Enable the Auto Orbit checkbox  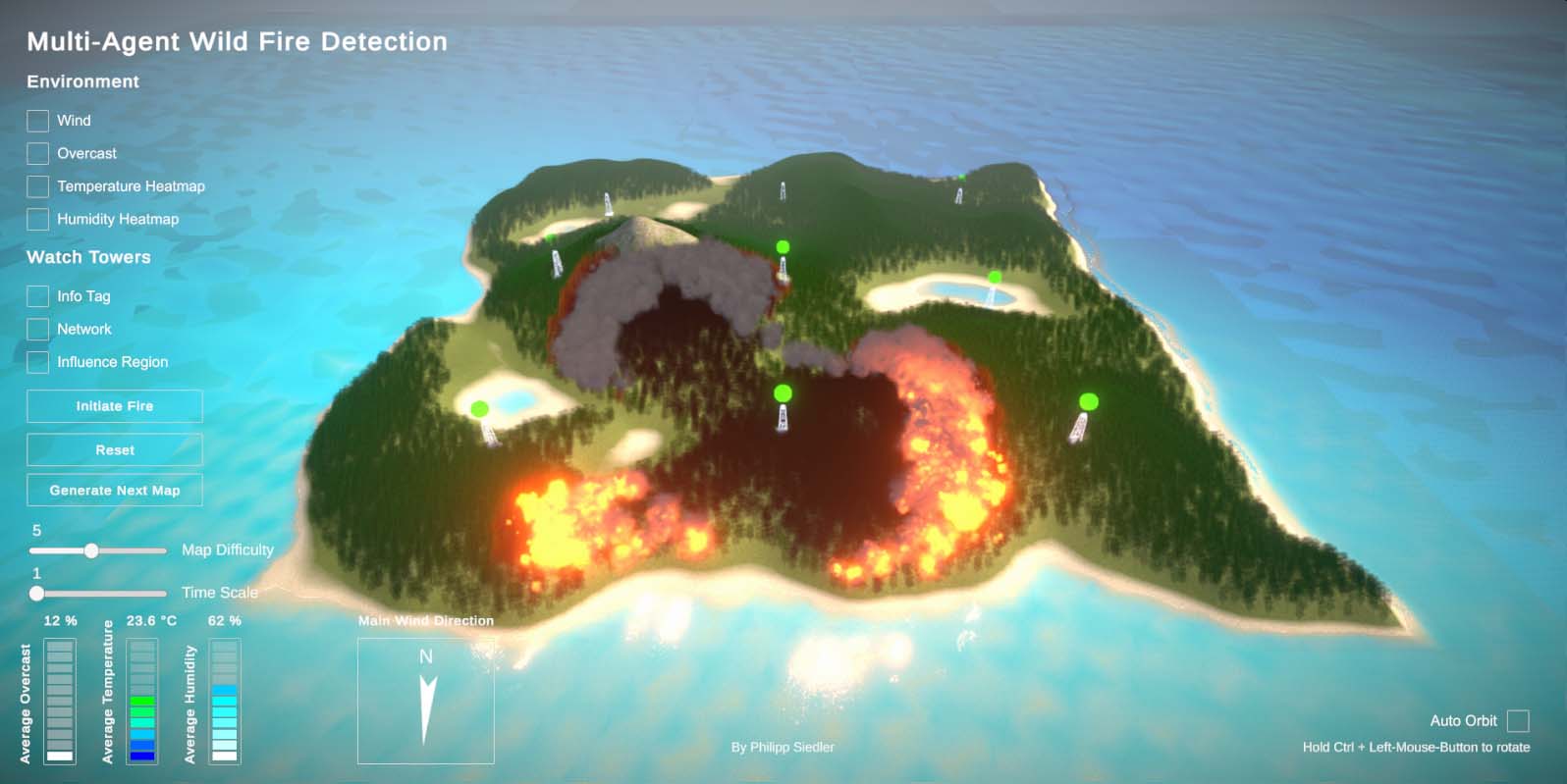pyautogui.click(x=1518, y=721)
